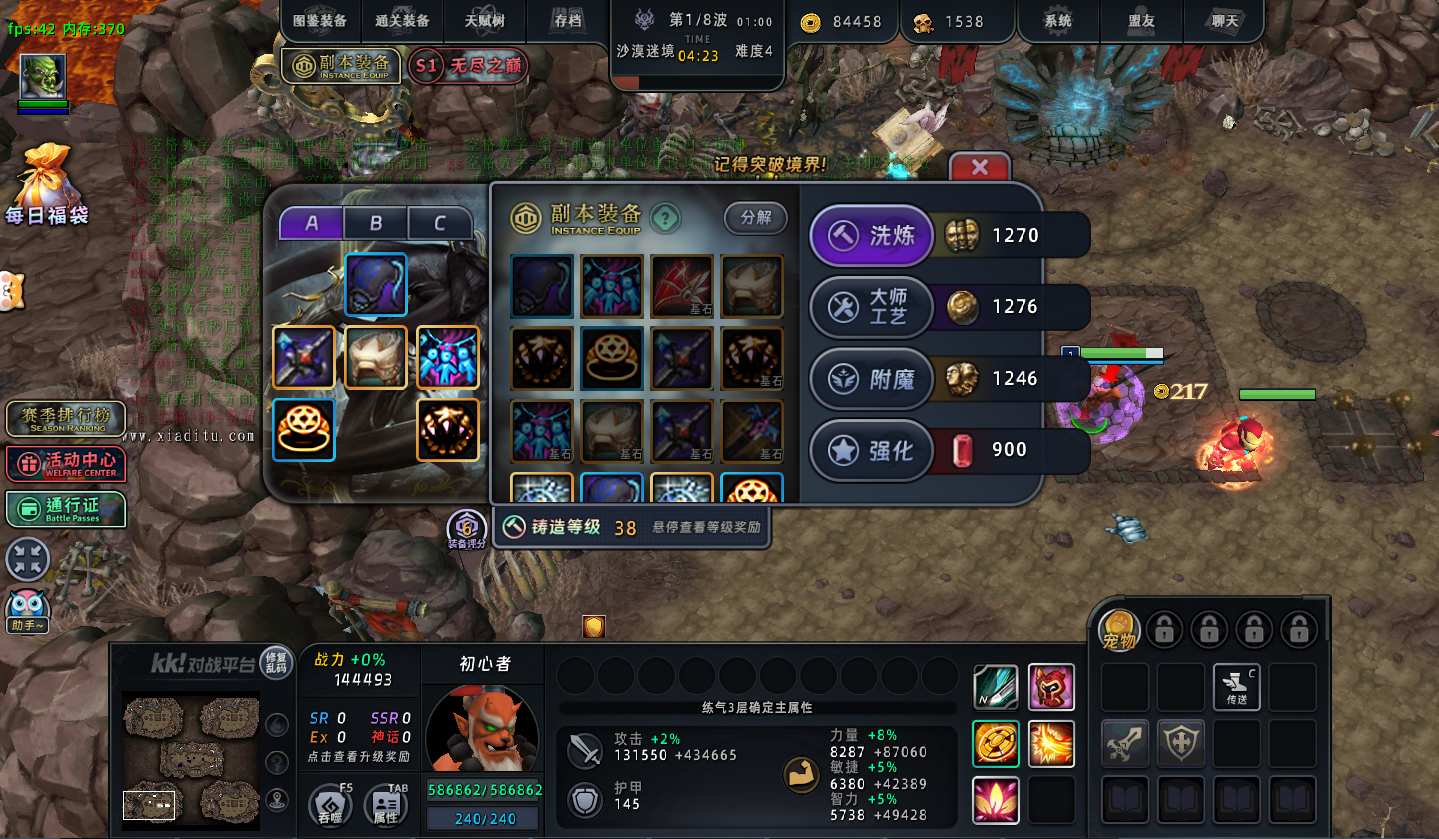Choose the 大师工艺 master craft option
The image size is (1439, 839).
click(871, 307)
